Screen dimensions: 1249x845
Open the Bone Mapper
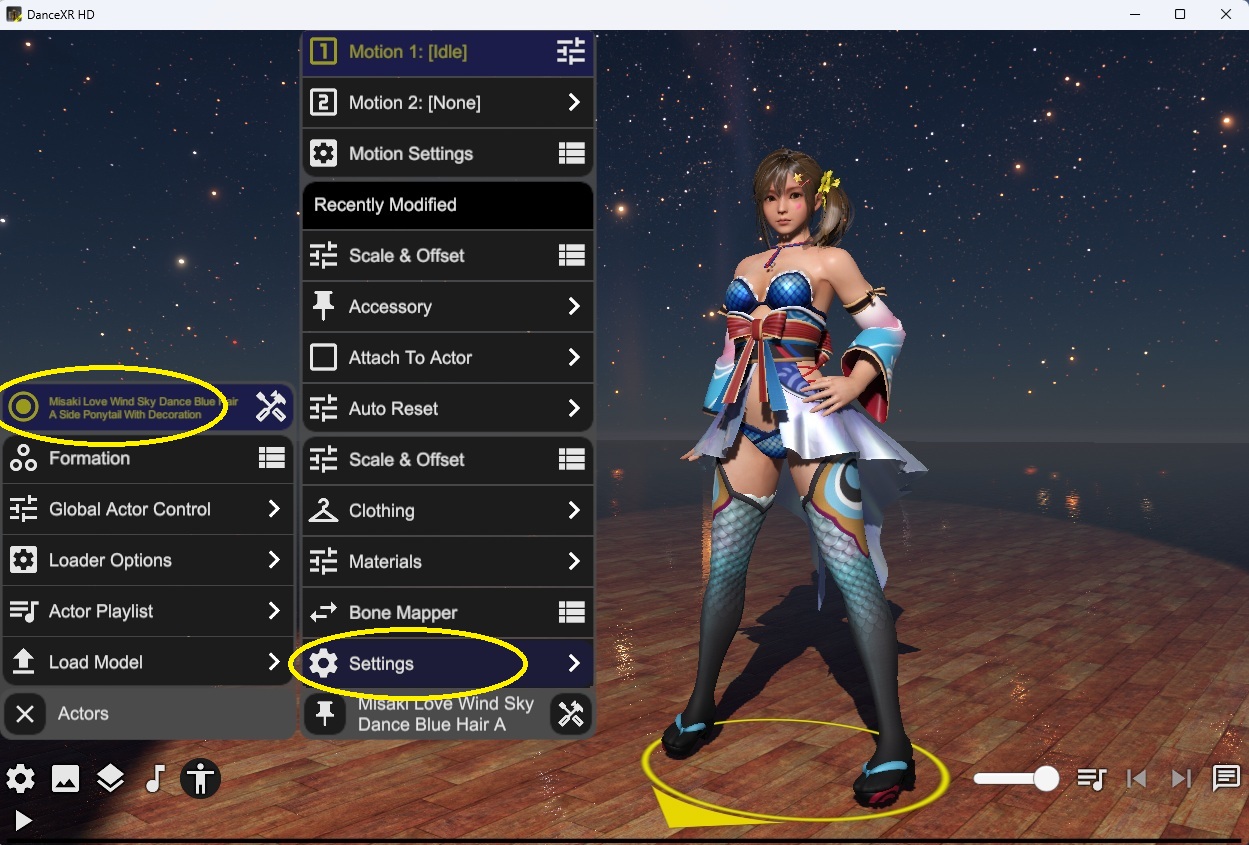click(x=447, y=613)
